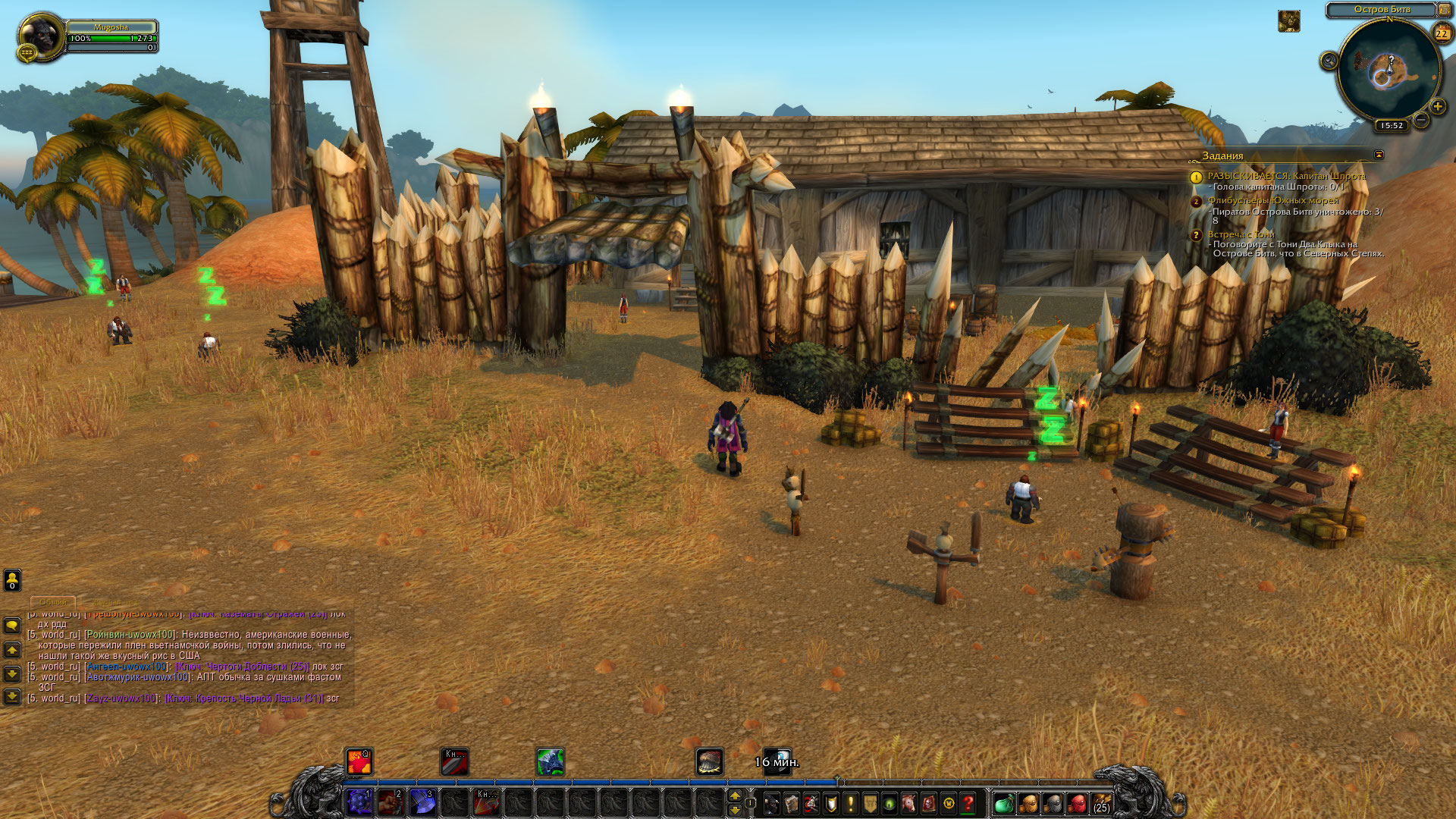The image size is (1456, 819).
Task: Open the red question mark help button
Action: pos(968,803)
